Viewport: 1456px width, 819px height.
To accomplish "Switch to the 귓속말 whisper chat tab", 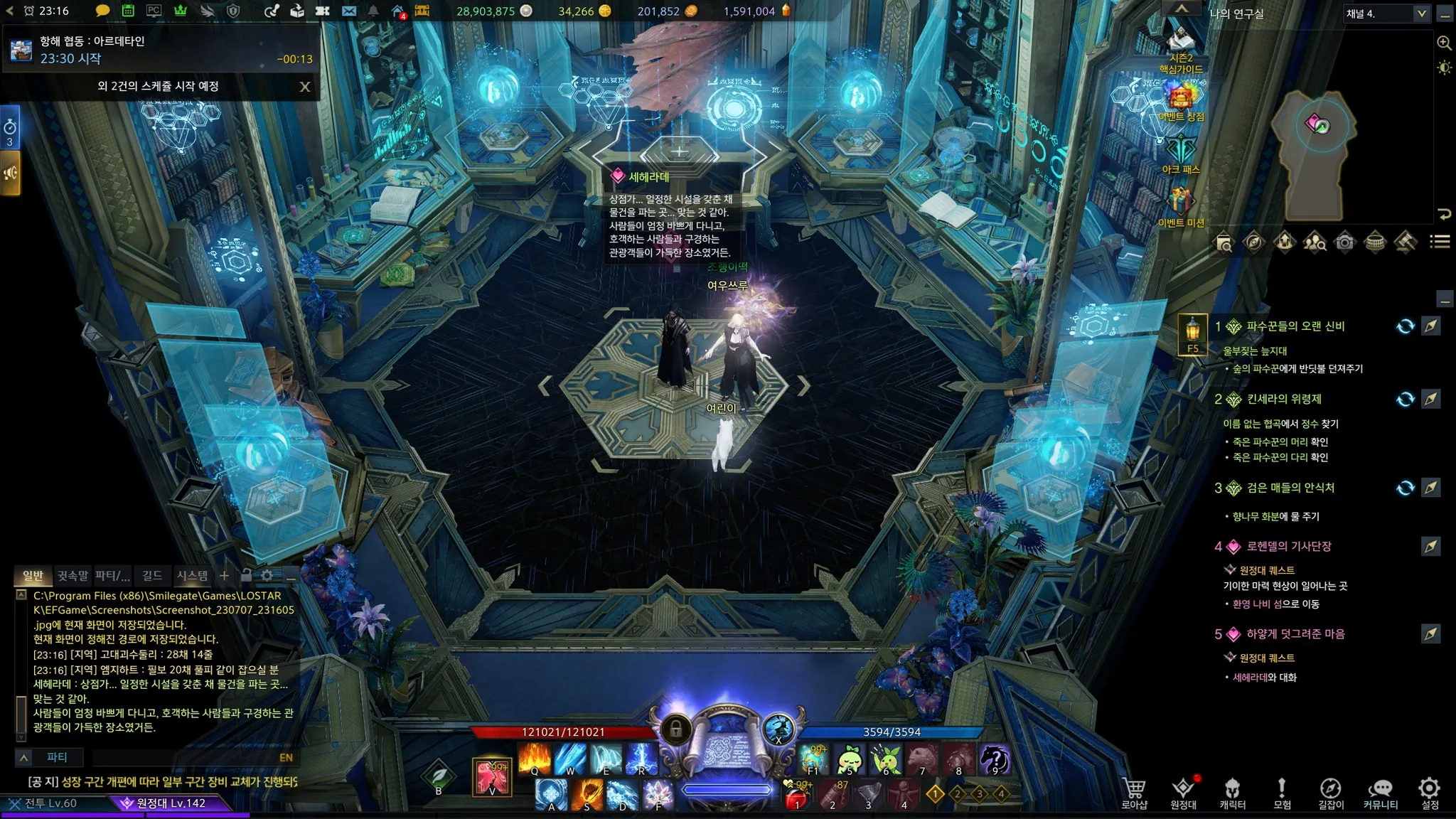I will 73,575.
